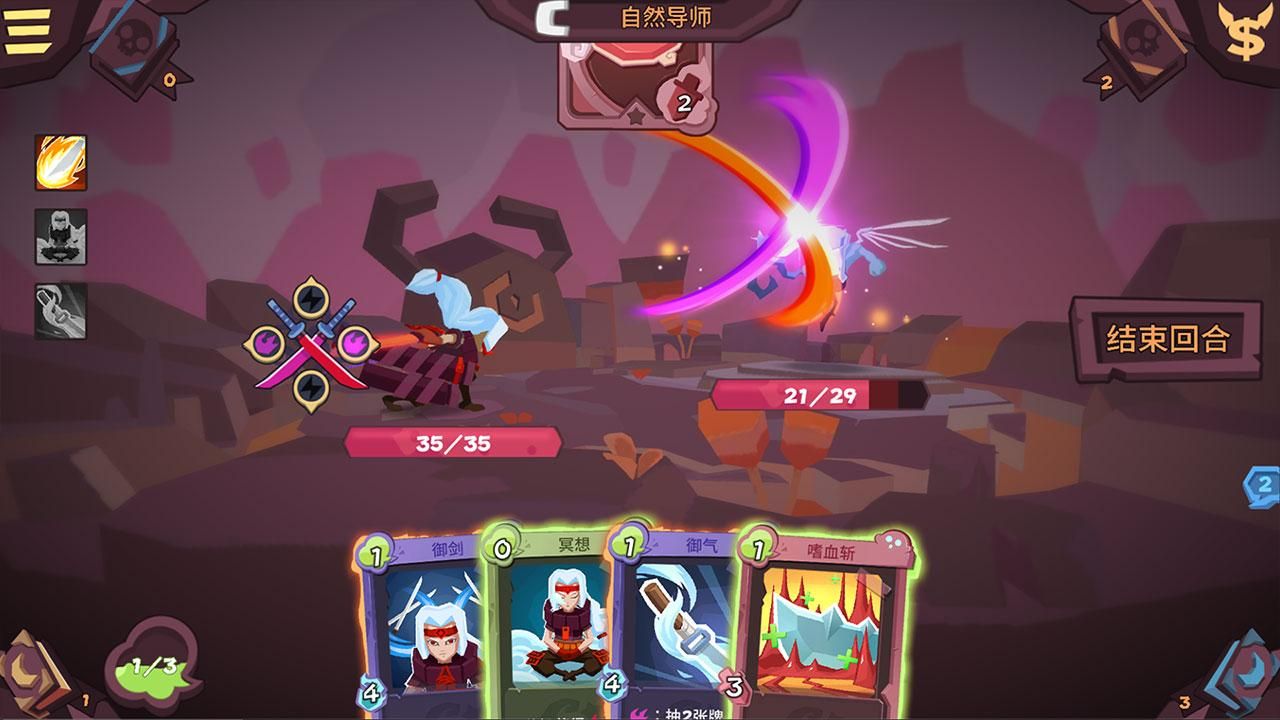The height and width of the screenshot is (720, 1280).
Task: Inspect the flaming sword buff icon
Action: click(61, 163)
